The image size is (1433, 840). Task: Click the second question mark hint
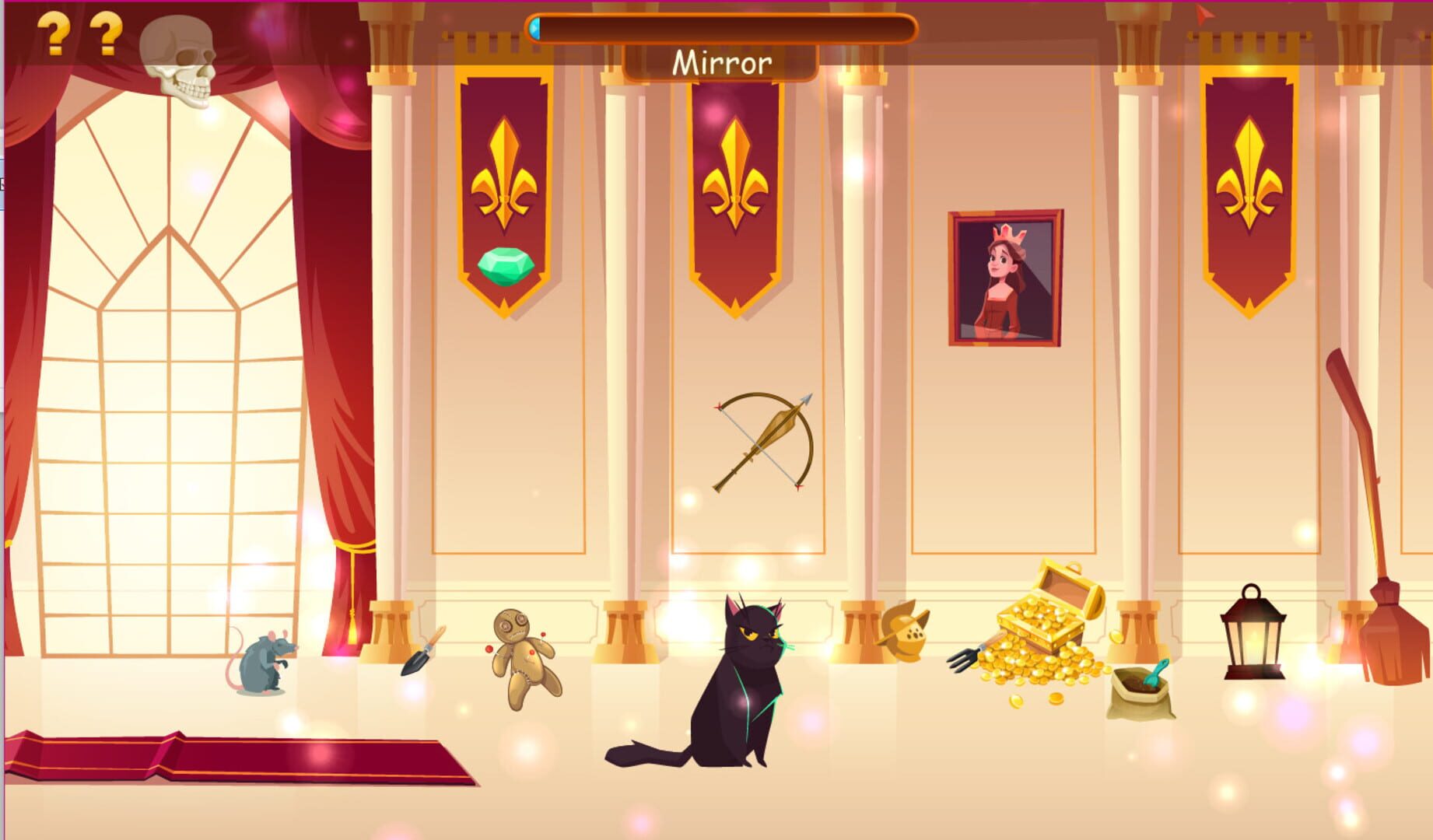pyautogui.click(x=103, y=33)
